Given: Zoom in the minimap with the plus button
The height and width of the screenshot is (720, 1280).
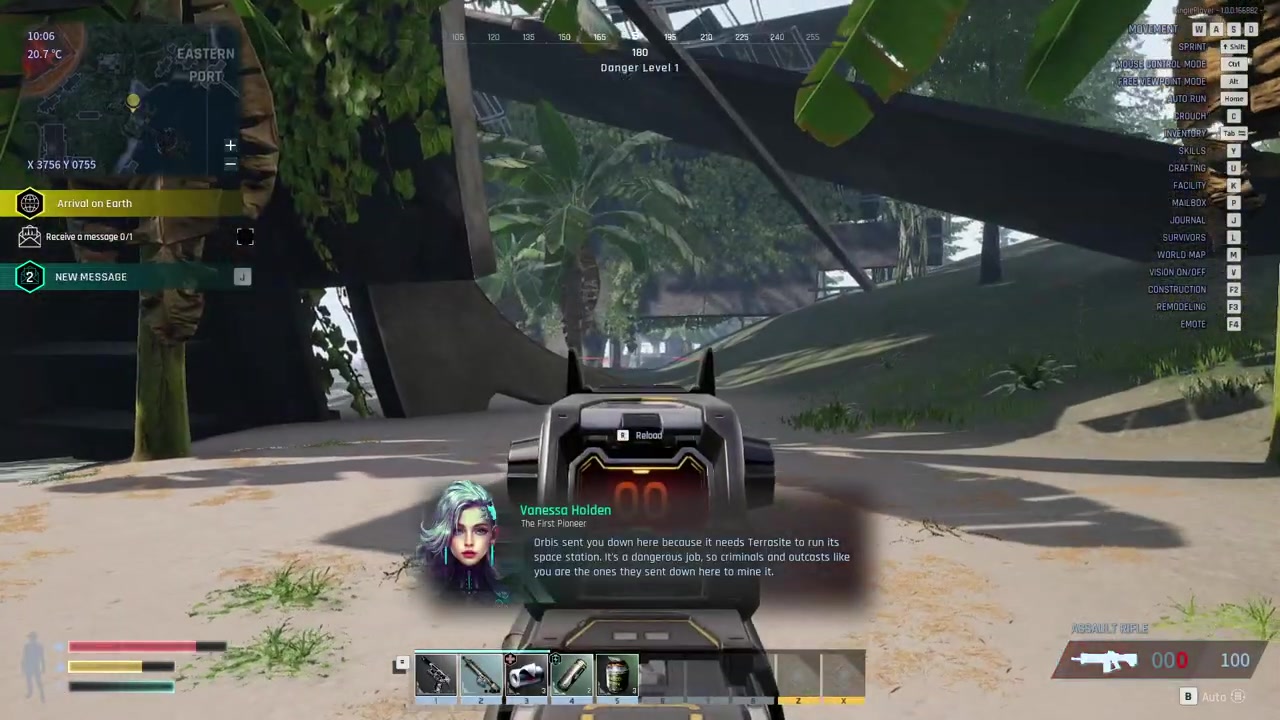Looking at the screenshot, I should pyautogui.click(x=230, y=146).
